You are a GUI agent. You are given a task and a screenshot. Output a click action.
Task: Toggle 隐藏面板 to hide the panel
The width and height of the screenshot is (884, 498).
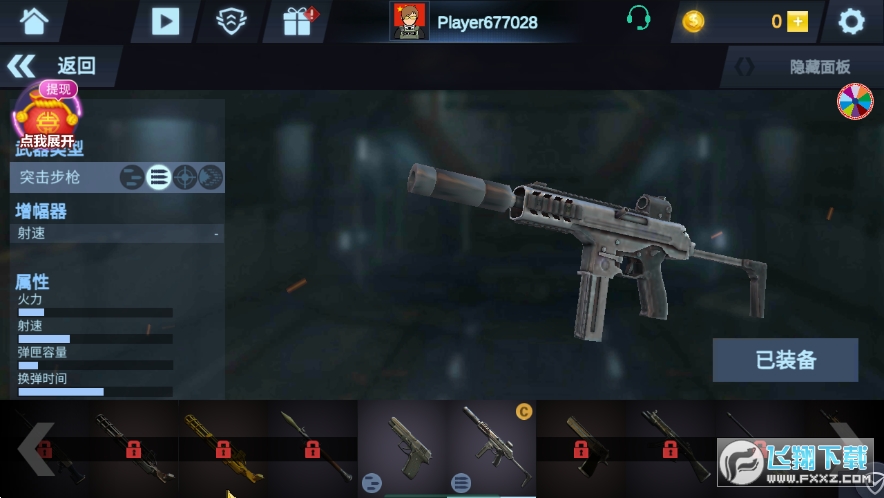(801, 67)
